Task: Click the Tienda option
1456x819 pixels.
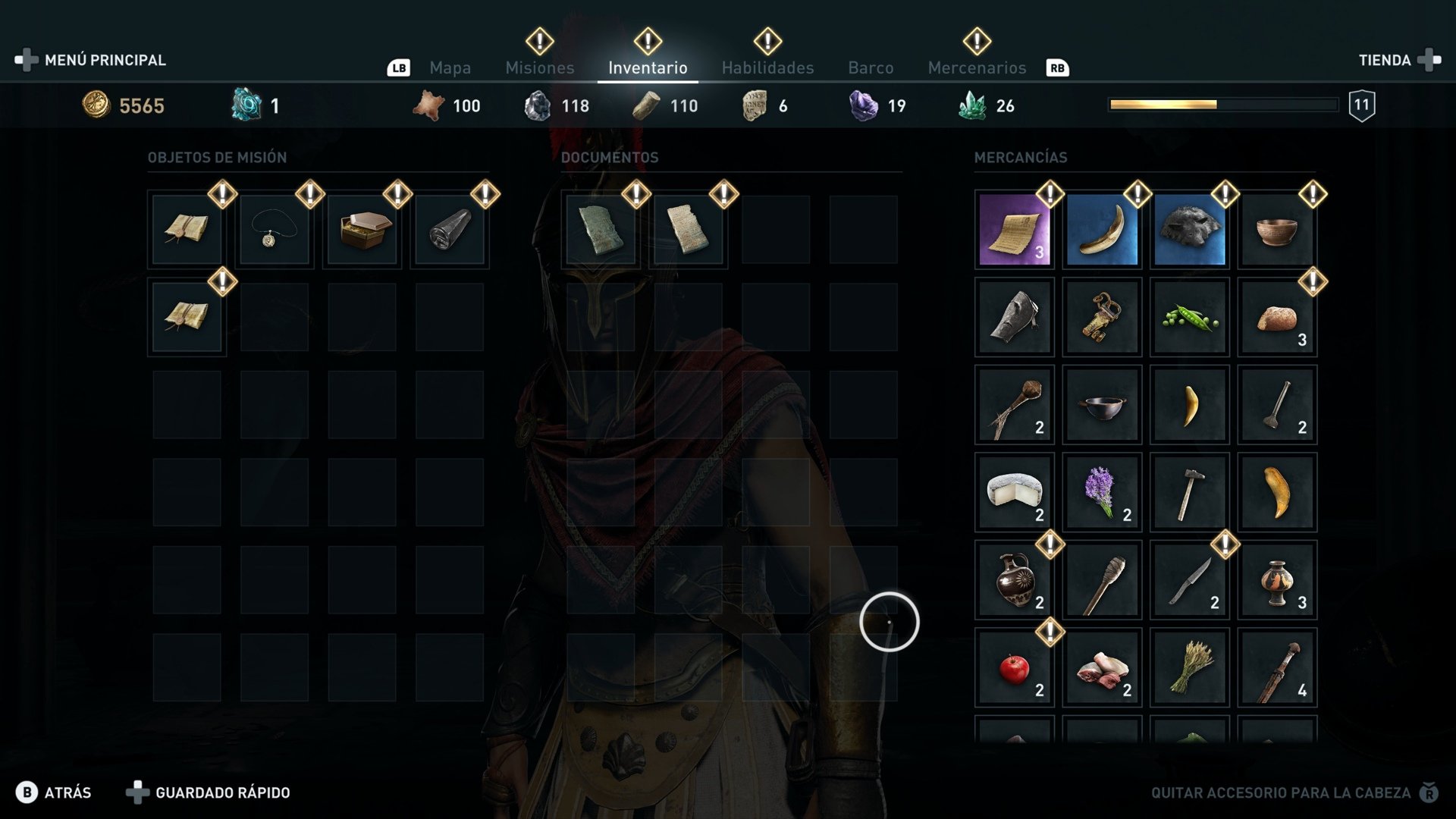Action: point(1385,60)
